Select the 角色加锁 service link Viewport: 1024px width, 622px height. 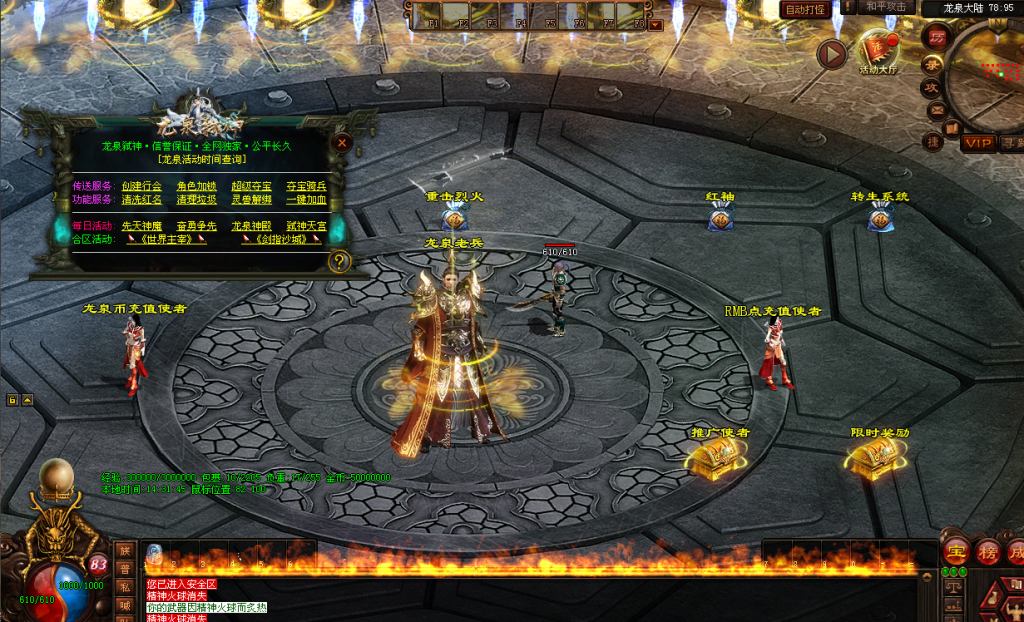coord(196,186)
